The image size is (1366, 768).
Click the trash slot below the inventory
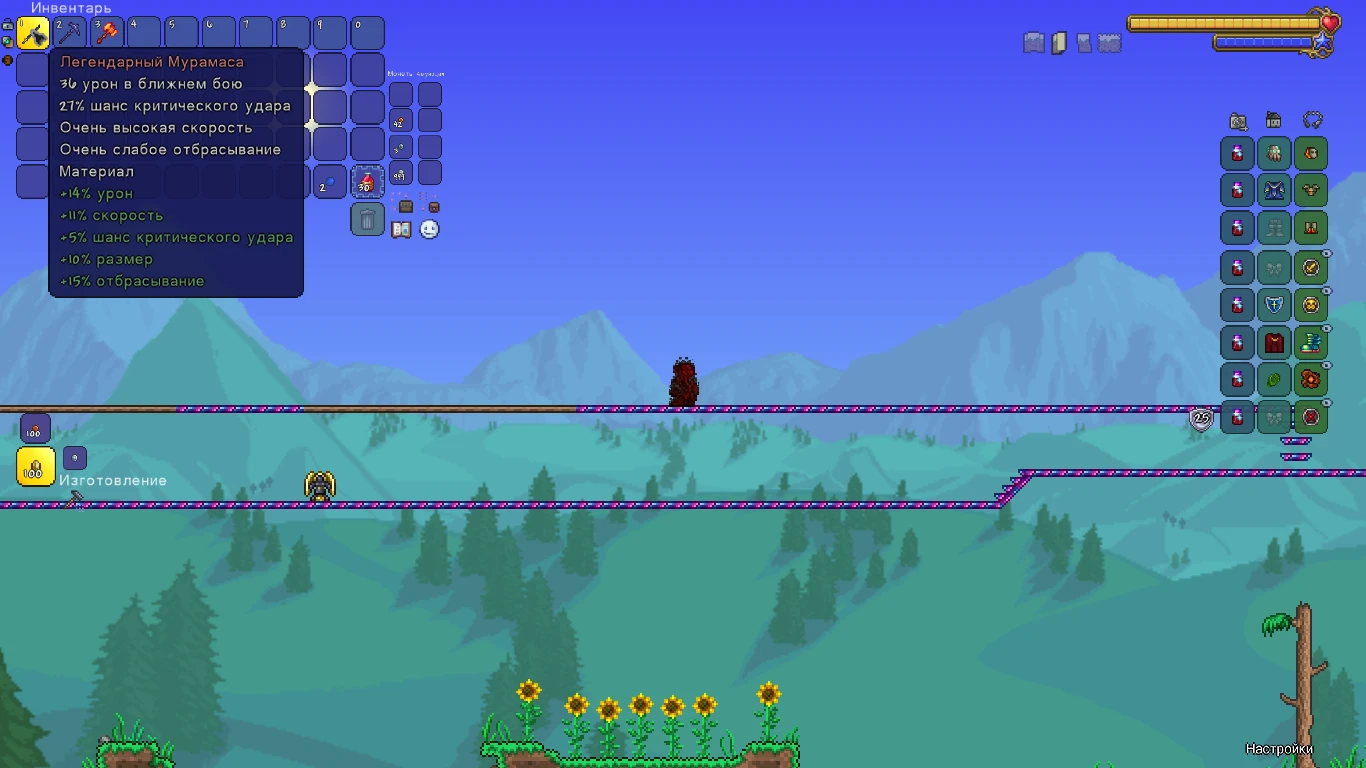point(366,220)
